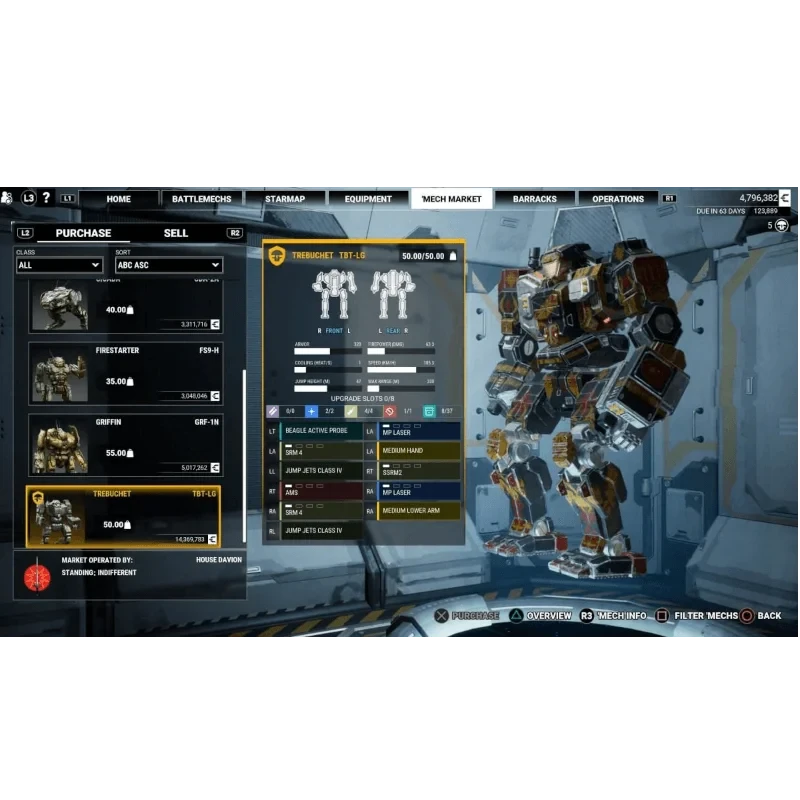Click the Beagle Active Probe equipment row
The image size is (800, 800).
click(x=321, y=431)
